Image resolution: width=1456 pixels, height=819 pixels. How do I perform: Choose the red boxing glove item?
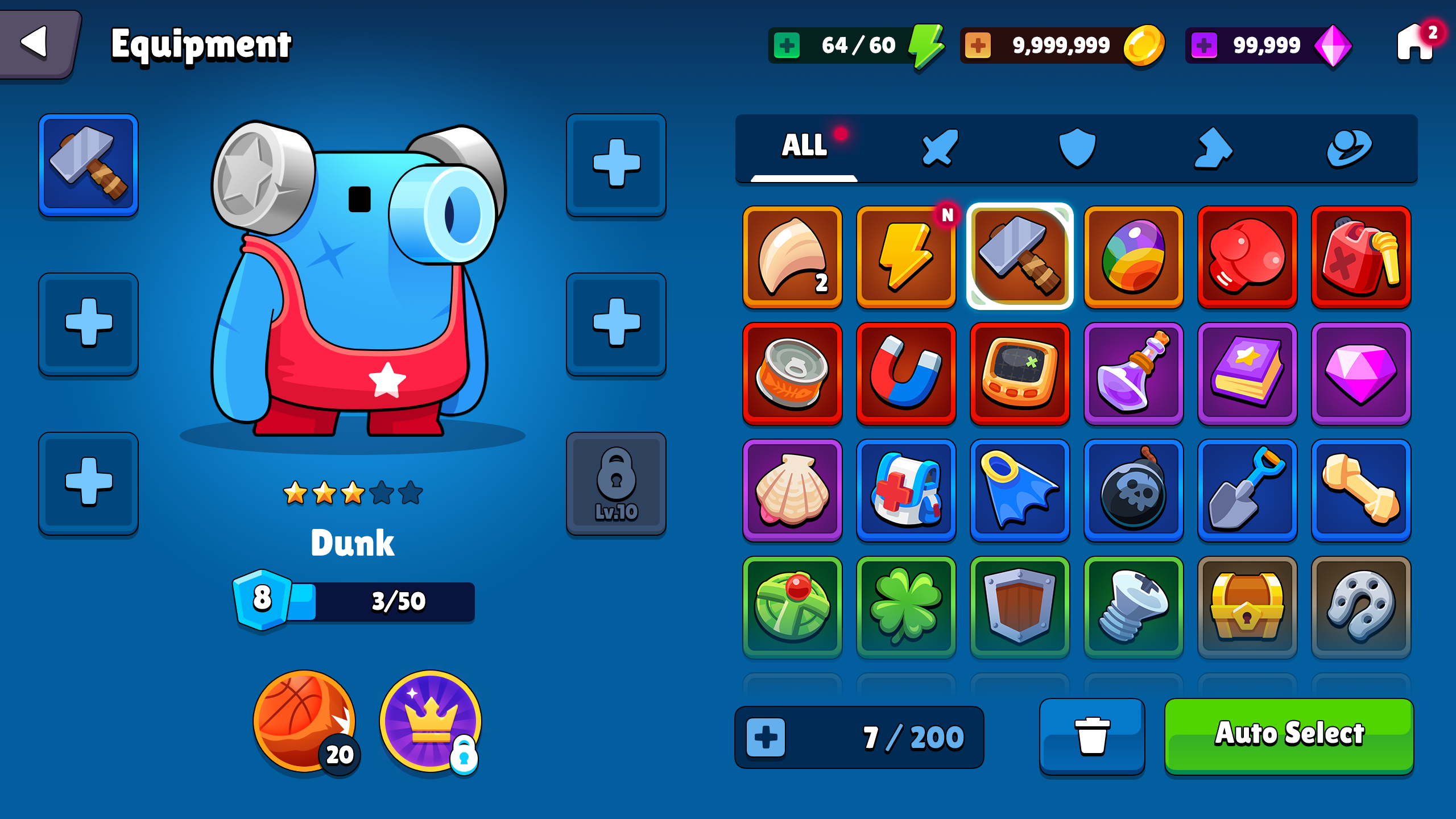coord(1247,257)
